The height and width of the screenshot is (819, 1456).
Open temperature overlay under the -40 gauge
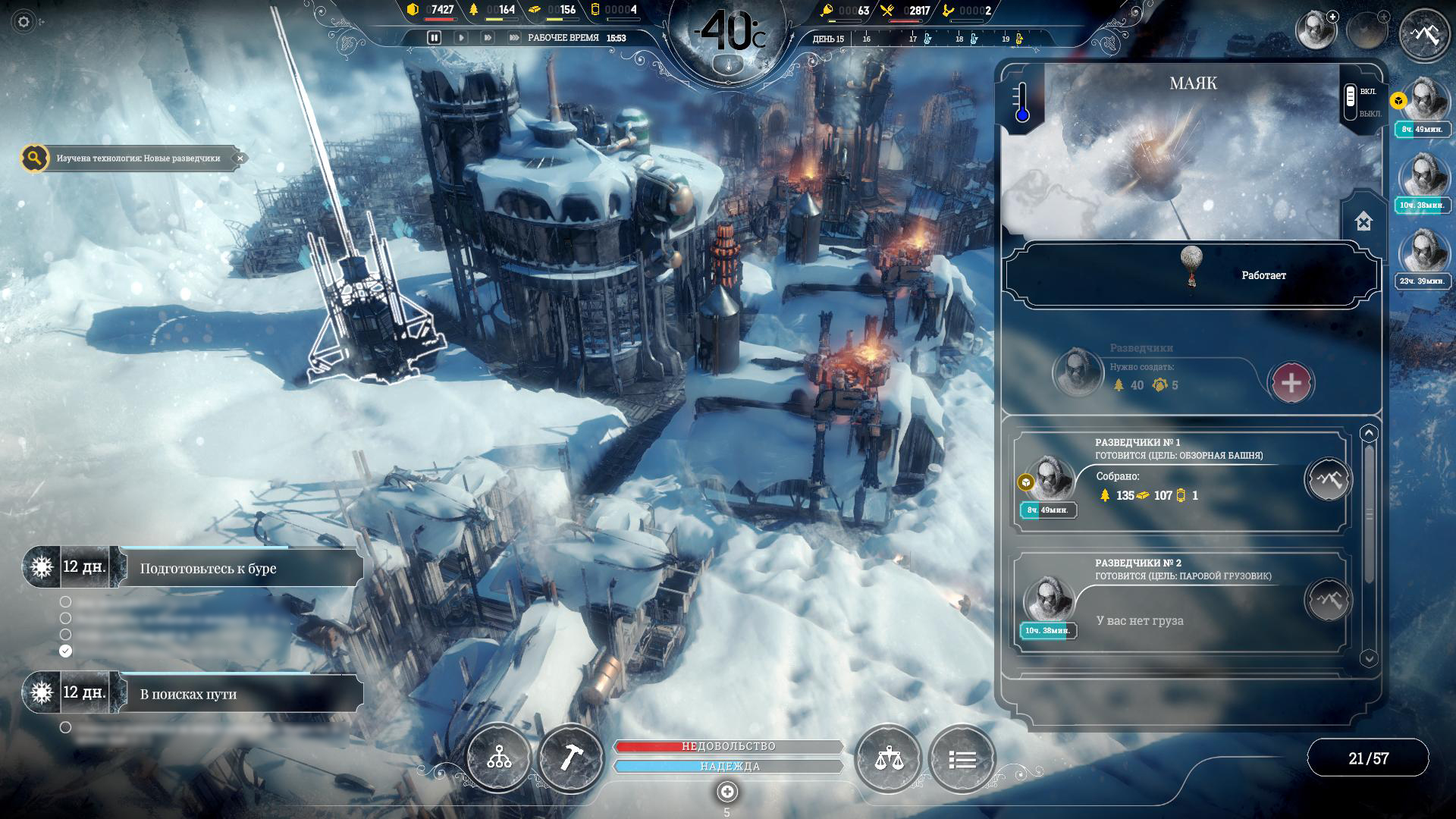[728, 66]
